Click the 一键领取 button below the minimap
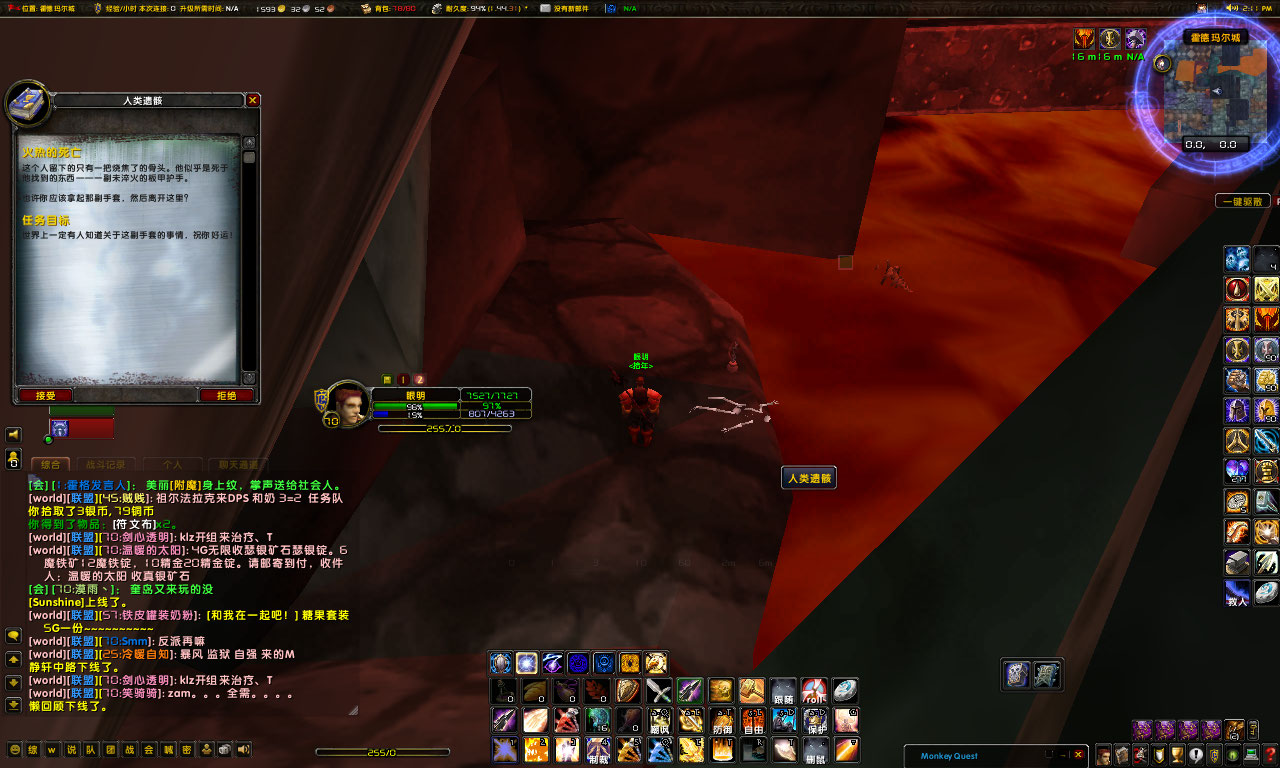Image resolution: width=1280 pixels, height=768 pixels. click(x=1241, y=200)
